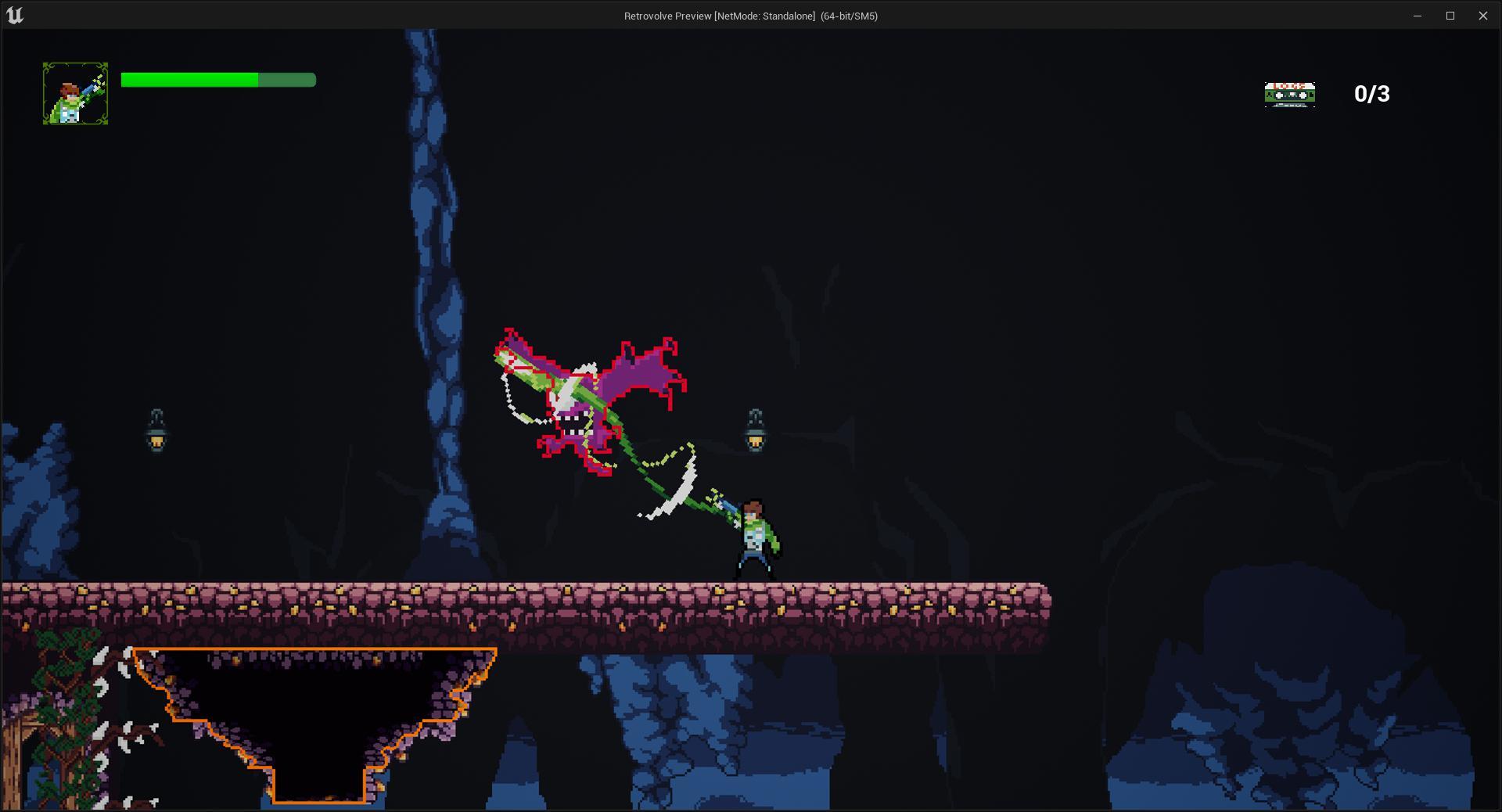
Task: Click the player character portrait
Action: click(75, 94)
